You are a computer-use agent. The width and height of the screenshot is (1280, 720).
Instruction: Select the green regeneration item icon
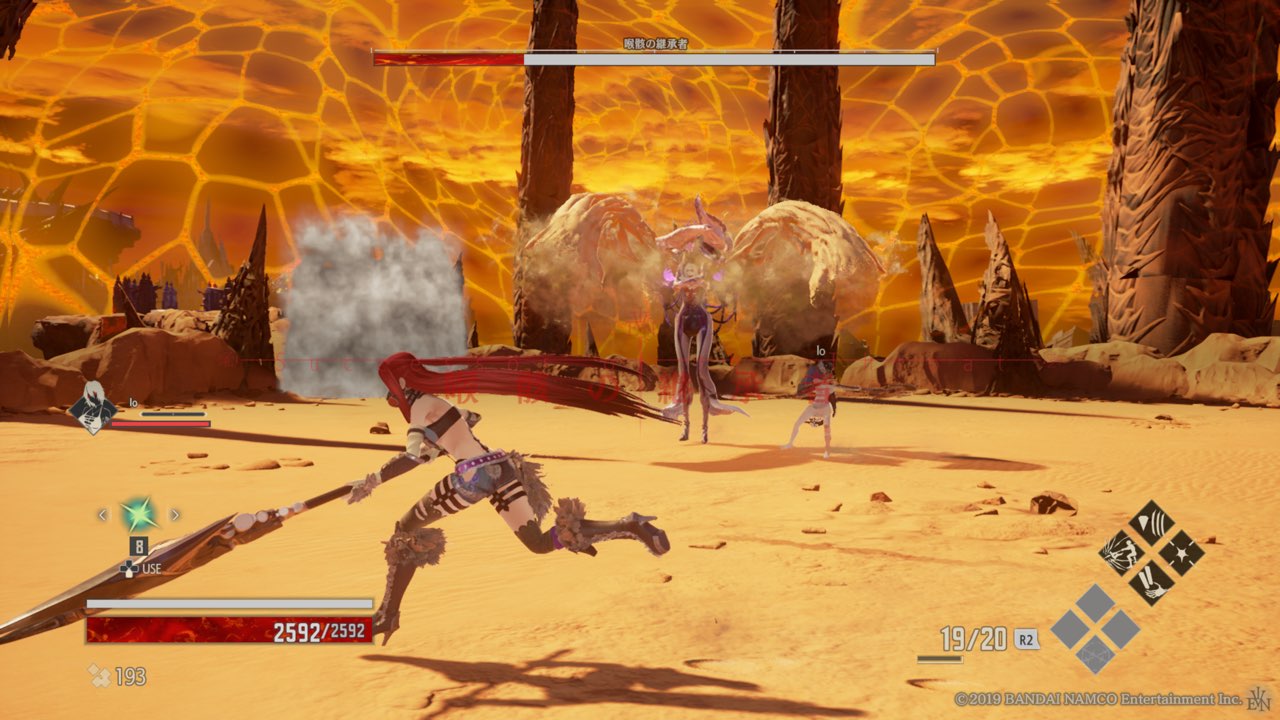tap(138, 515)
